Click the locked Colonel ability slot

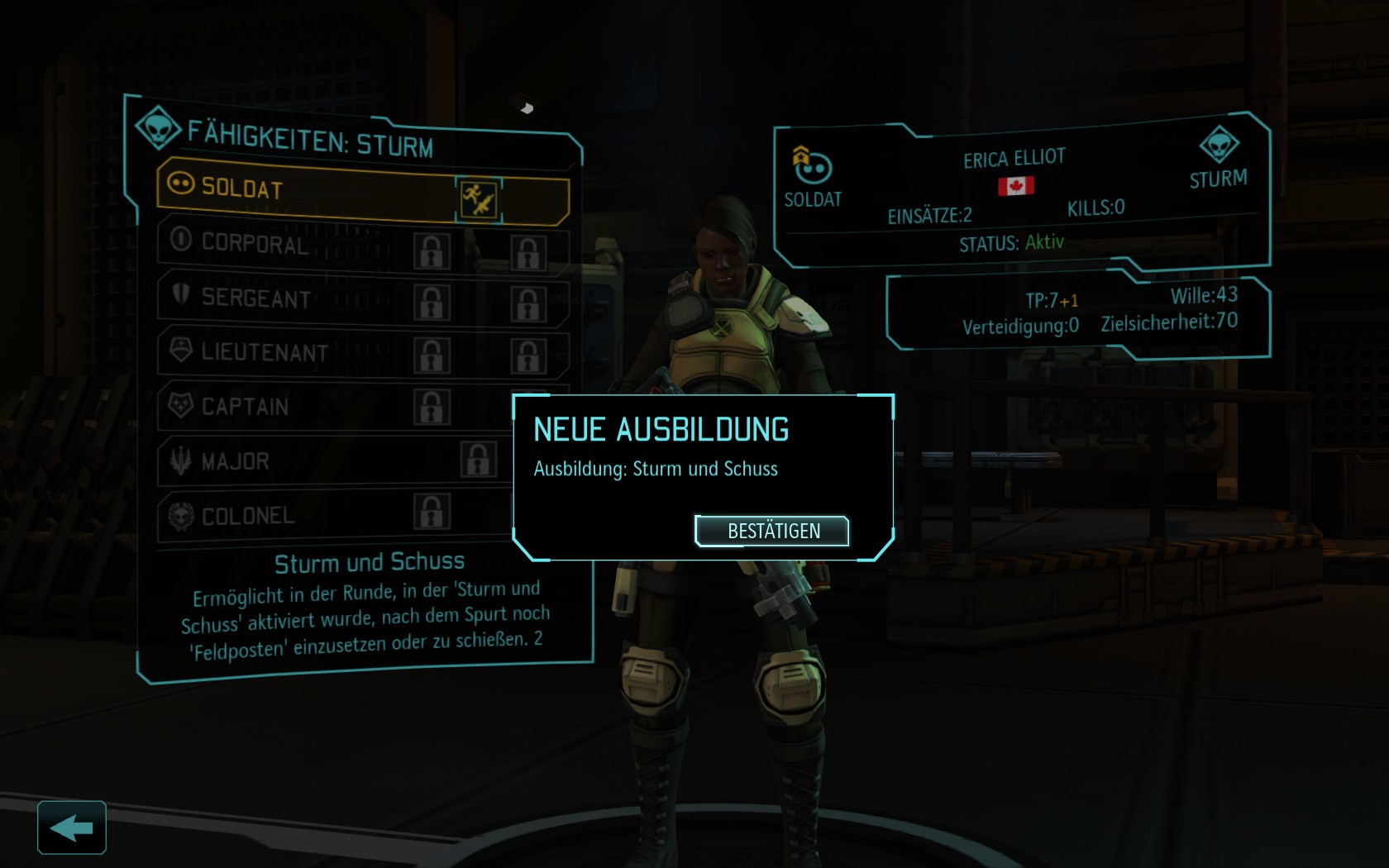[432, 512]
